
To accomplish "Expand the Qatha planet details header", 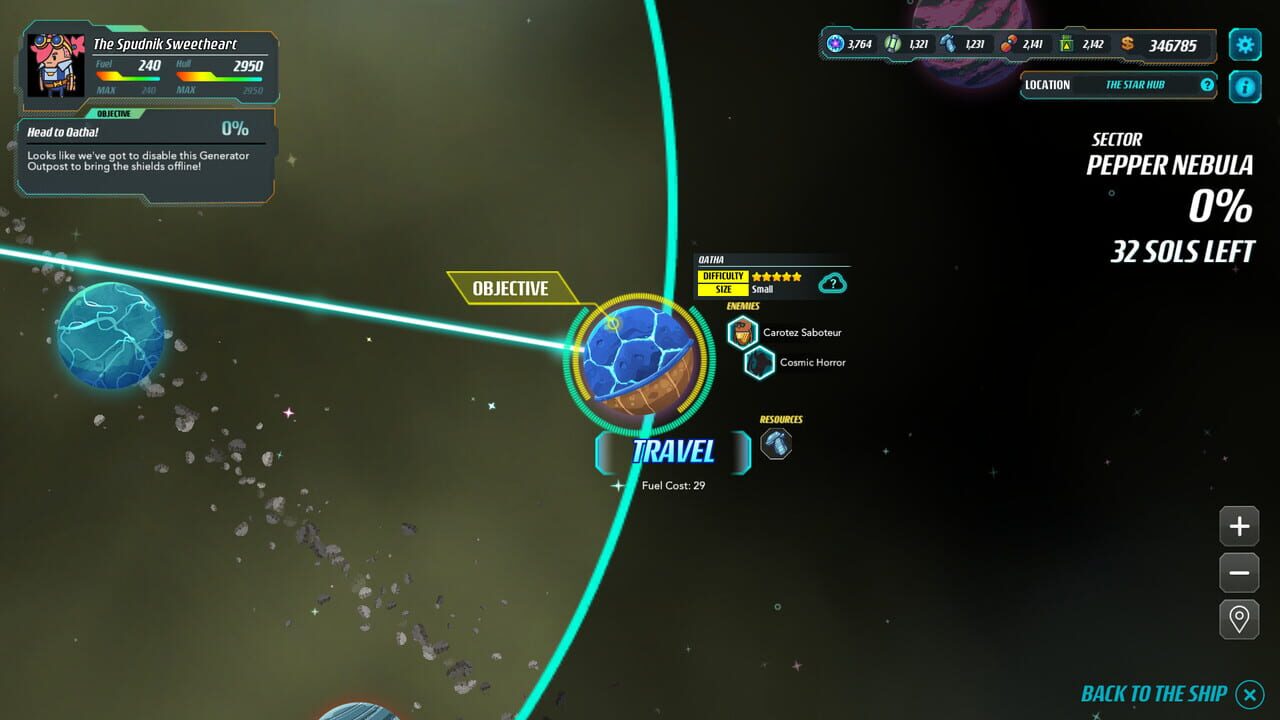I will (x=712, y=257).
